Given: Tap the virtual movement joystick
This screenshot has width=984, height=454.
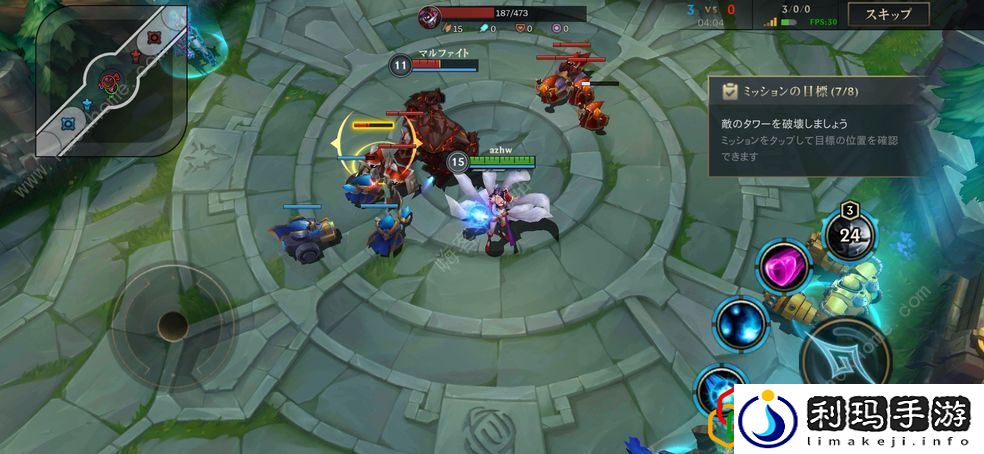Looking at the screenshot, I should 172,324.
